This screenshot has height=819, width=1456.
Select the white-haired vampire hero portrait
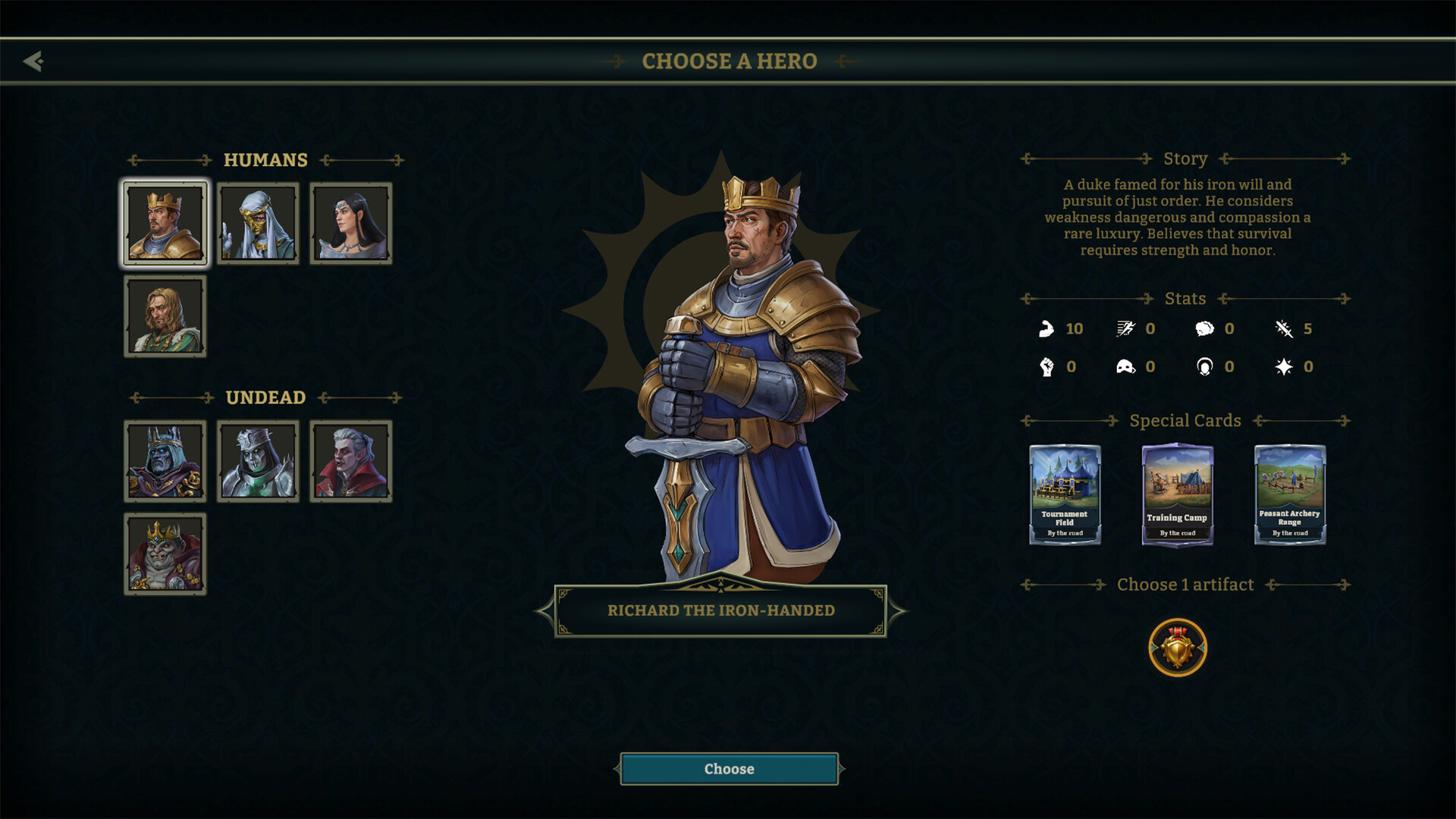pos(351,461)
